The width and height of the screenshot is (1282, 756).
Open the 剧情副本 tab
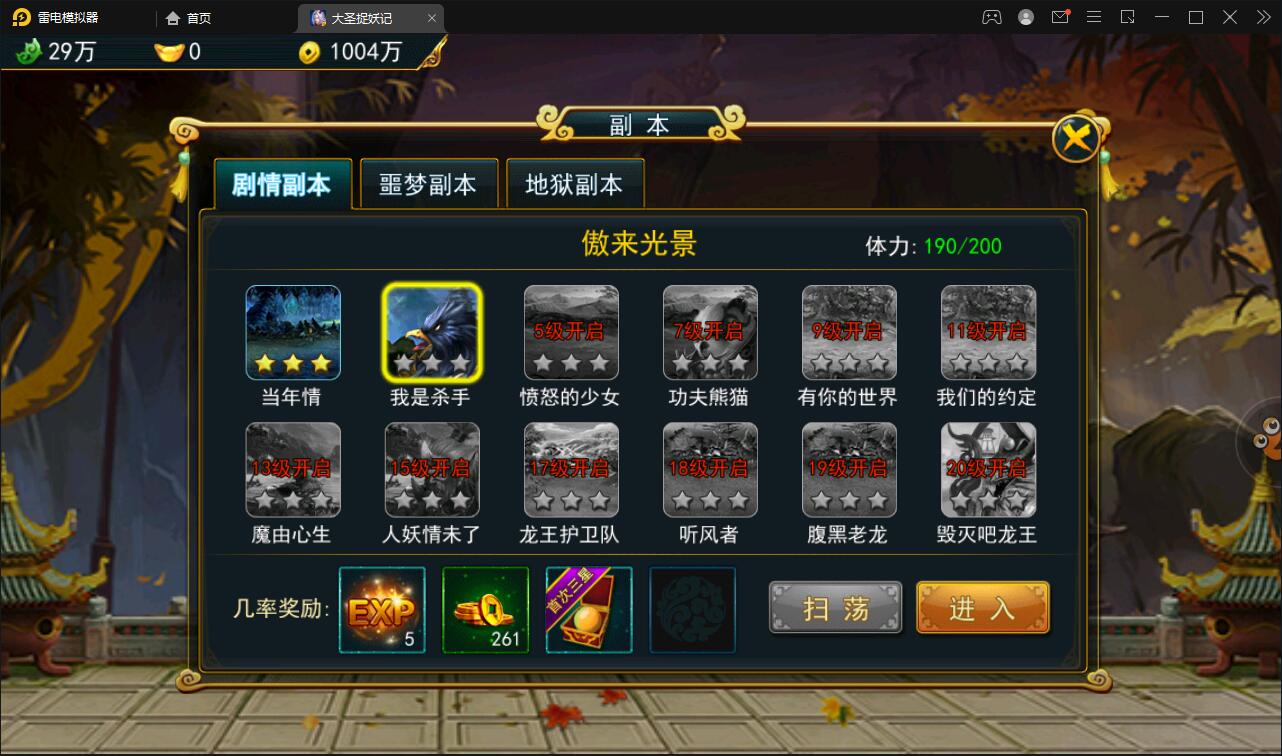283,184
